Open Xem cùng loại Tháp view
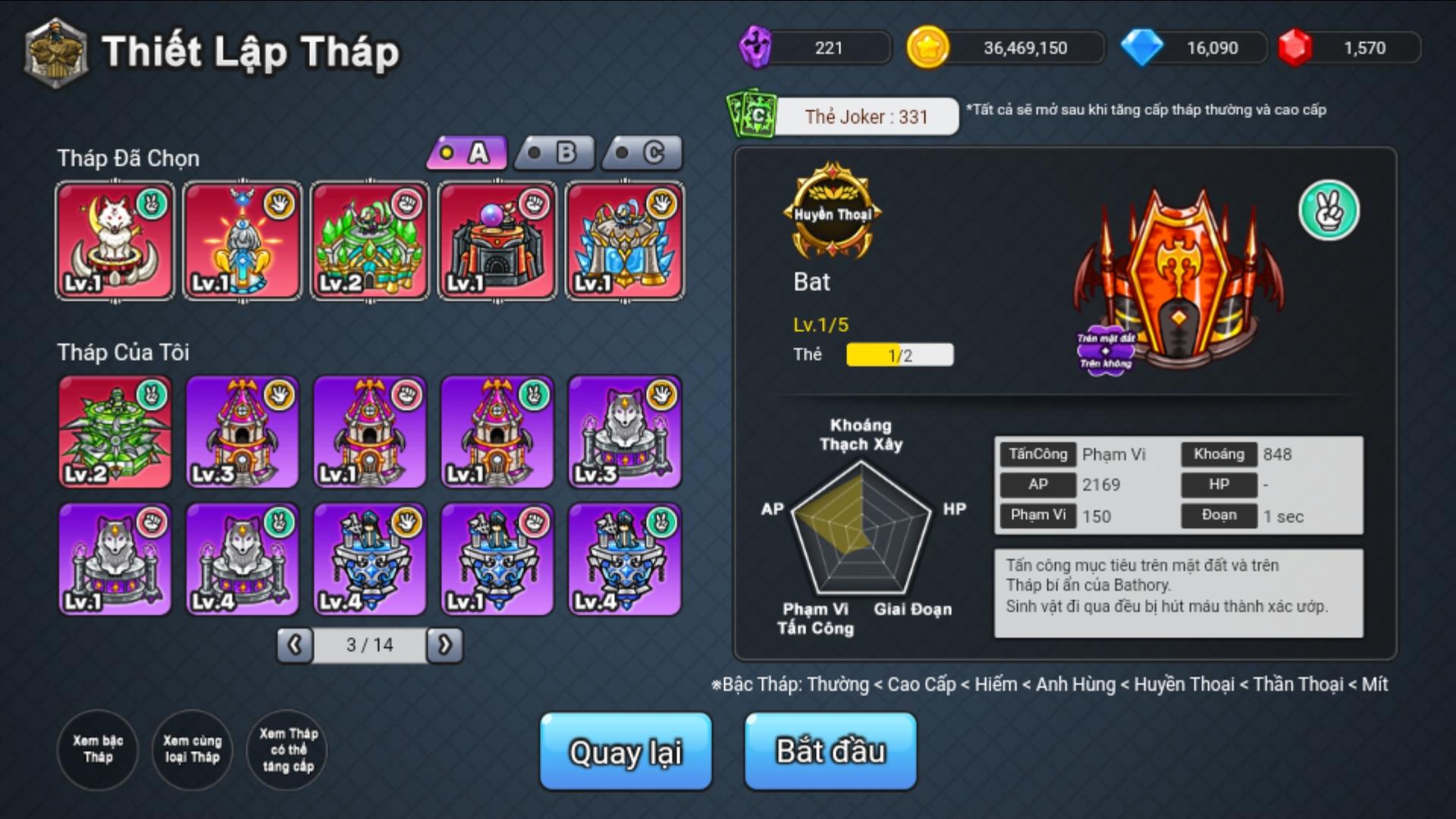The width and height of the screenshot is (1456, 819). [x=192, y=749]
